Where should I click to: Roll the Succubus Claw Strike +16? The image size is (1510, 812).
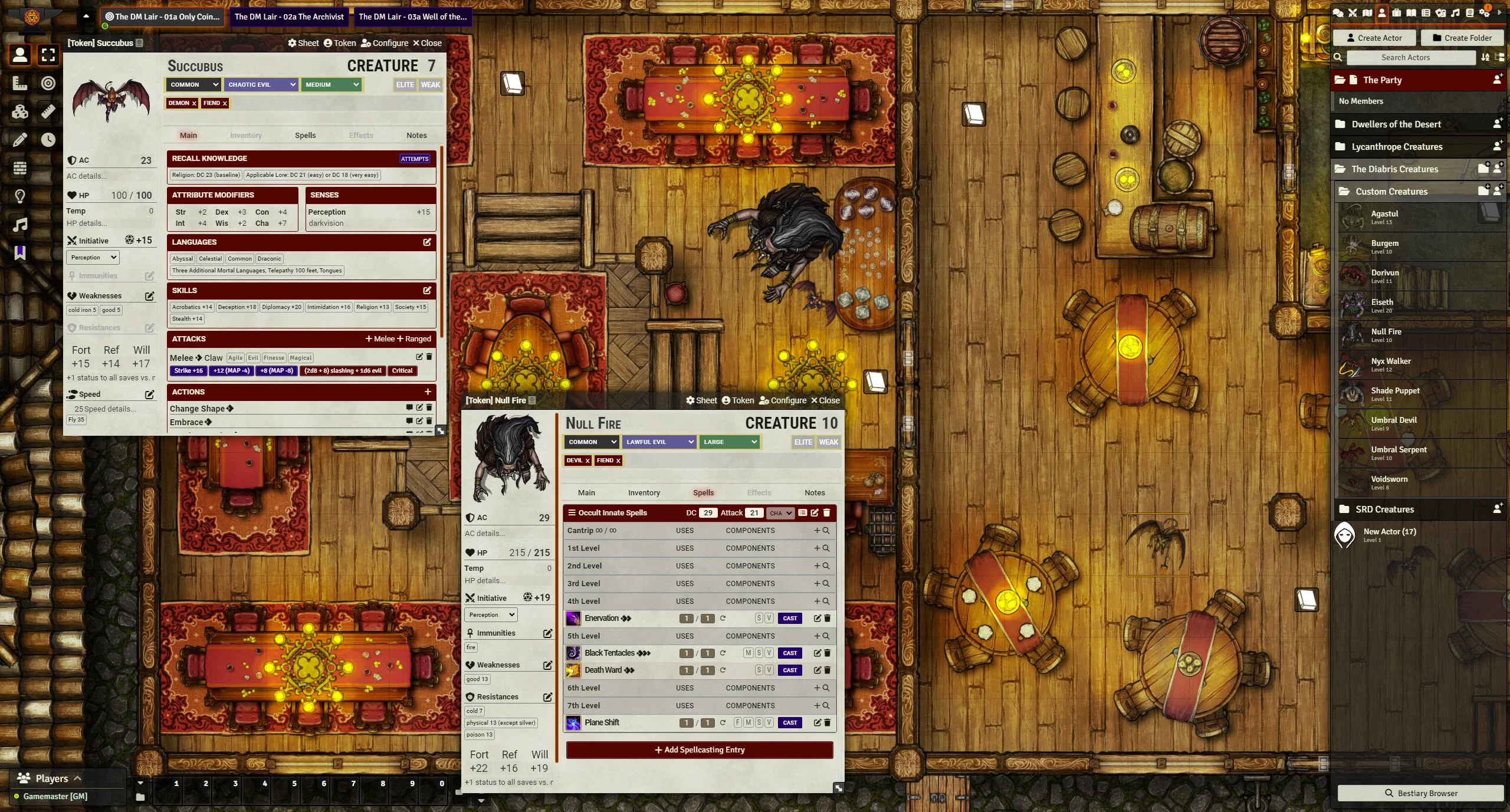pos(188,371)
